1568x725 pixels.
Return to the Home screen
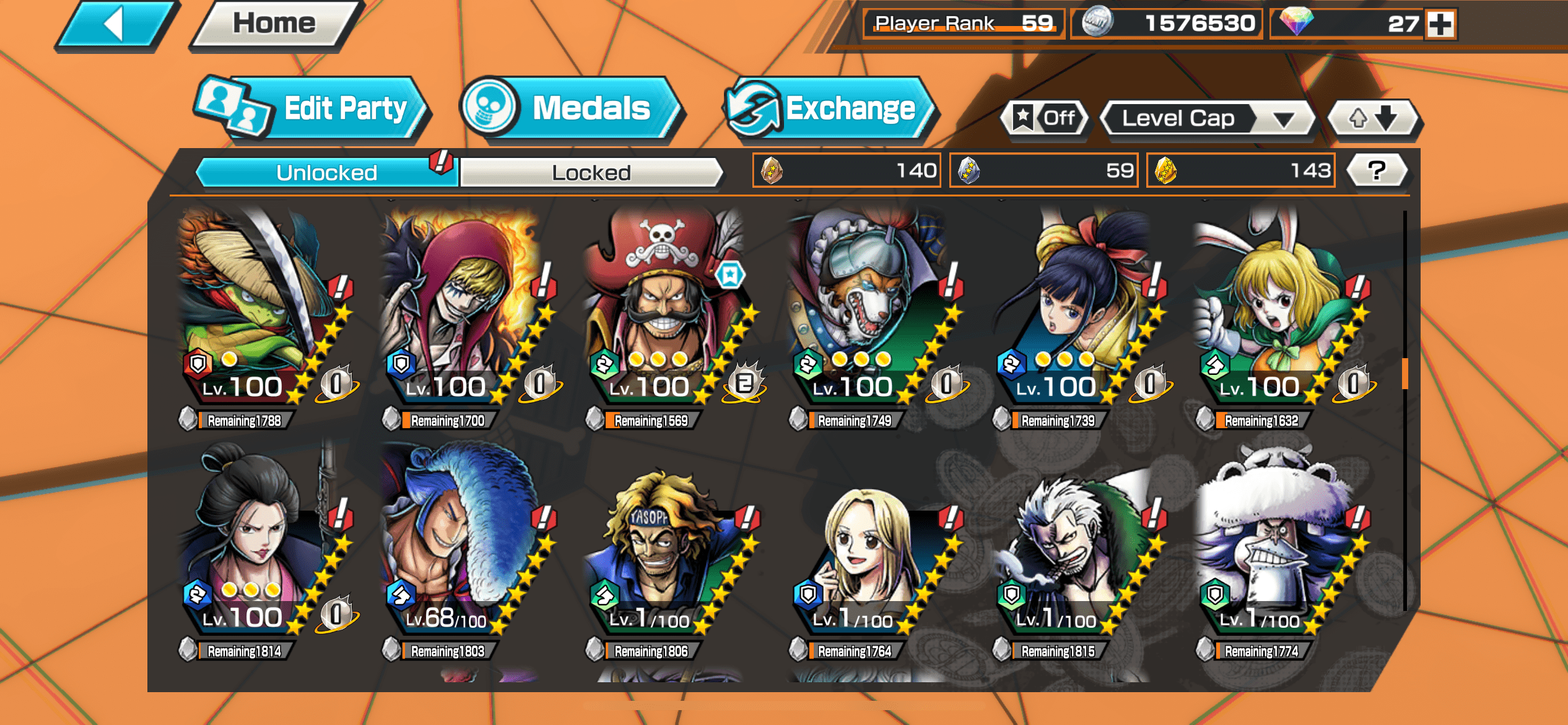click(274, 25)
